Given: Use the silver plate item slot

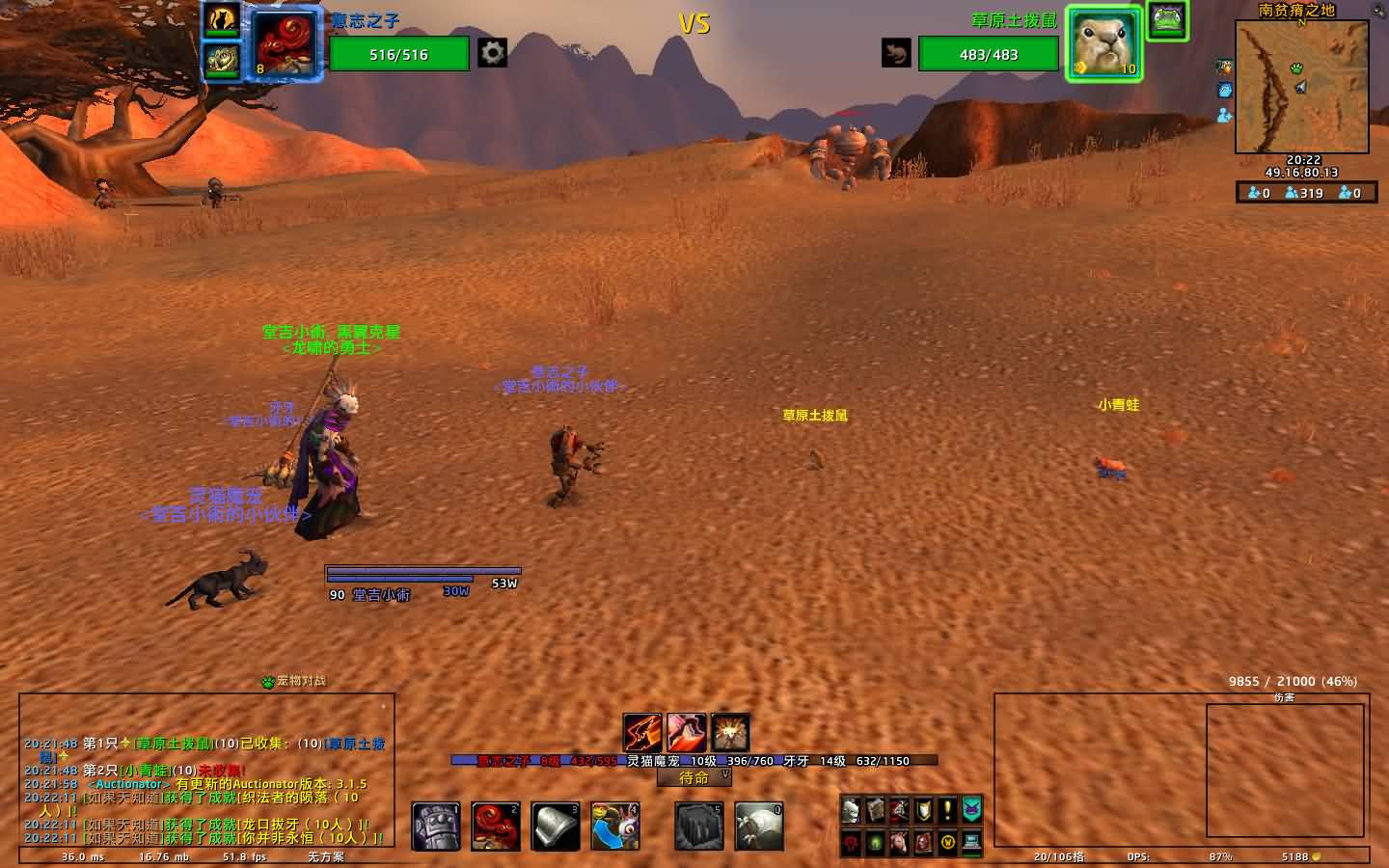Looking at the screenshot, I should pos(556,827).
